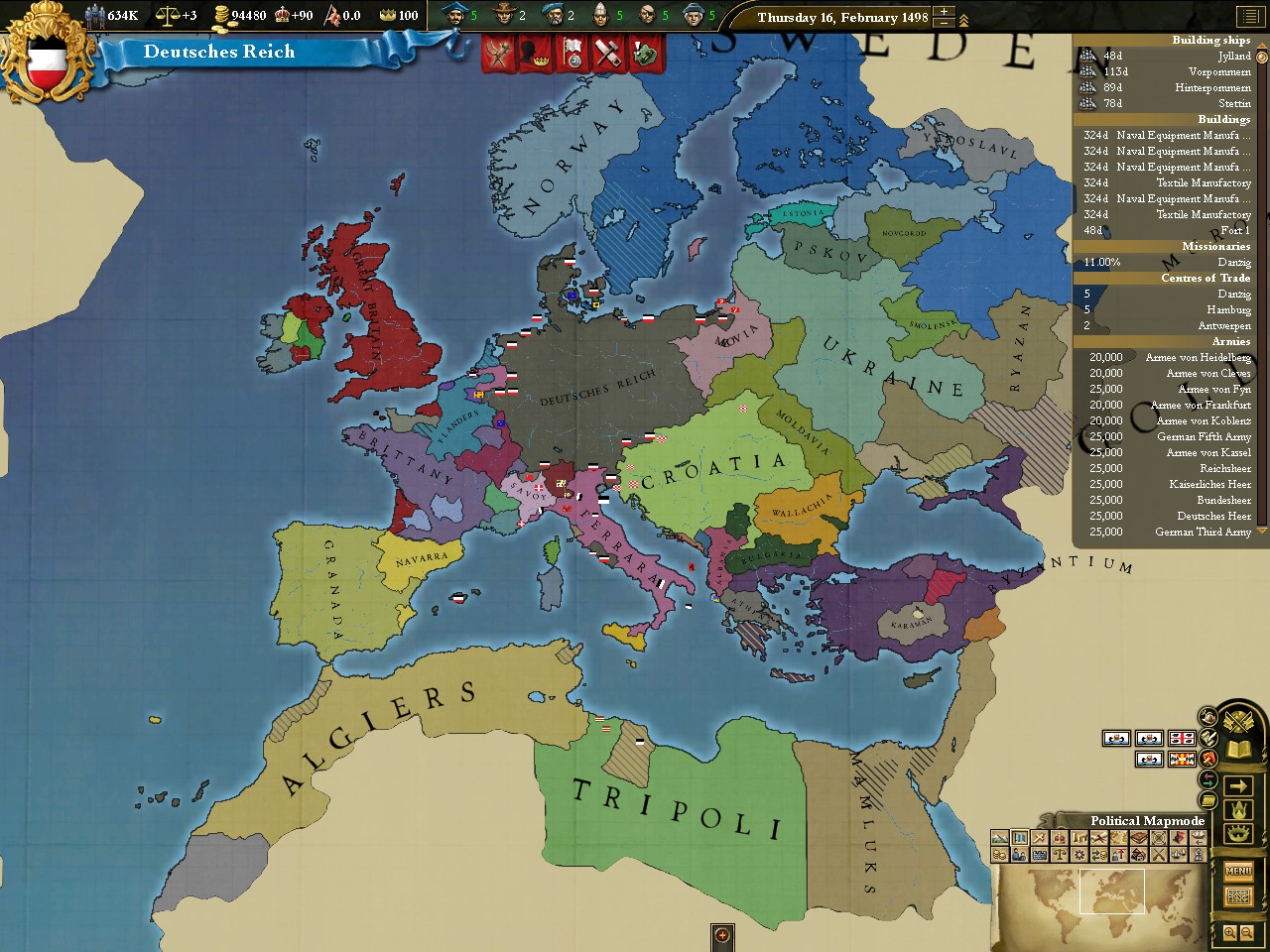The image size is (1270, 952).
Task: Zoom in using the minimap magnifier plus
Action: coord(1231,933)
